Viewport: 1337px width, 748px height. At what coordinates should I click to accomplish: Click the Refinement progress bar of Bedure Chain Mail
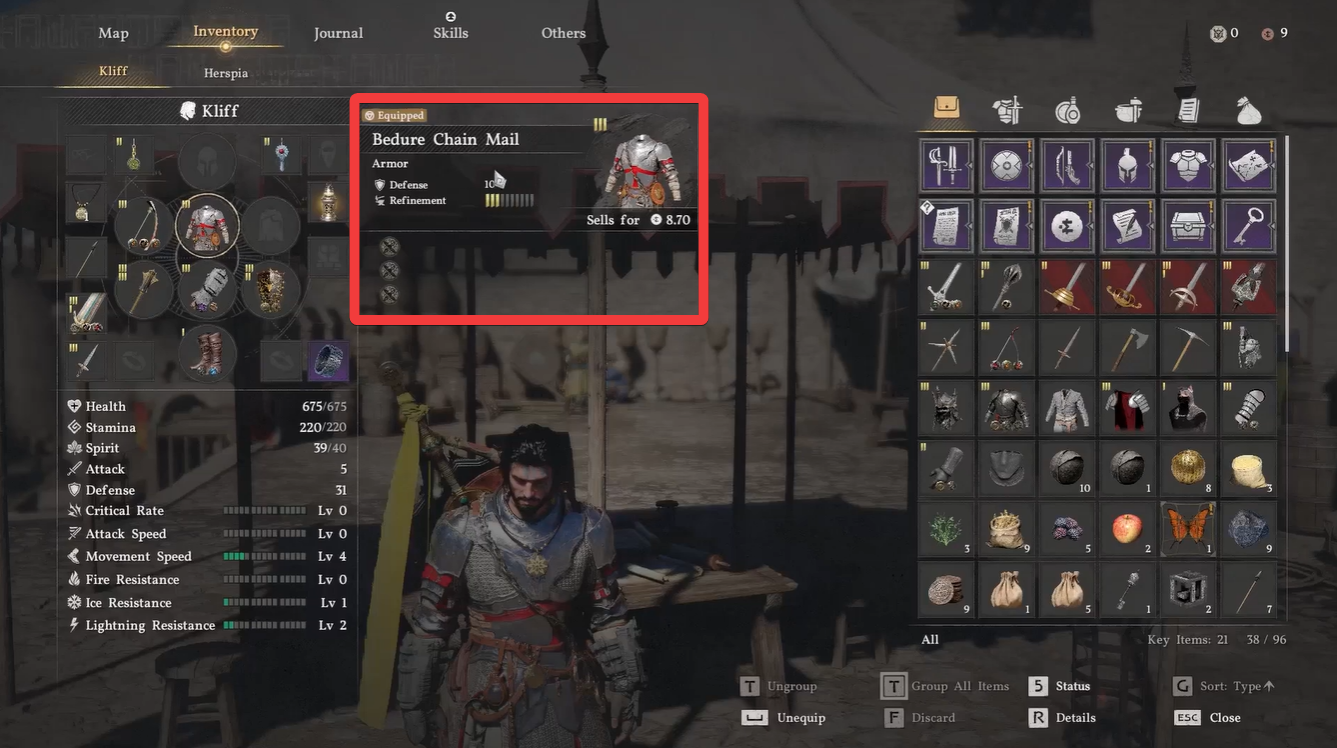tap(510, 200)
